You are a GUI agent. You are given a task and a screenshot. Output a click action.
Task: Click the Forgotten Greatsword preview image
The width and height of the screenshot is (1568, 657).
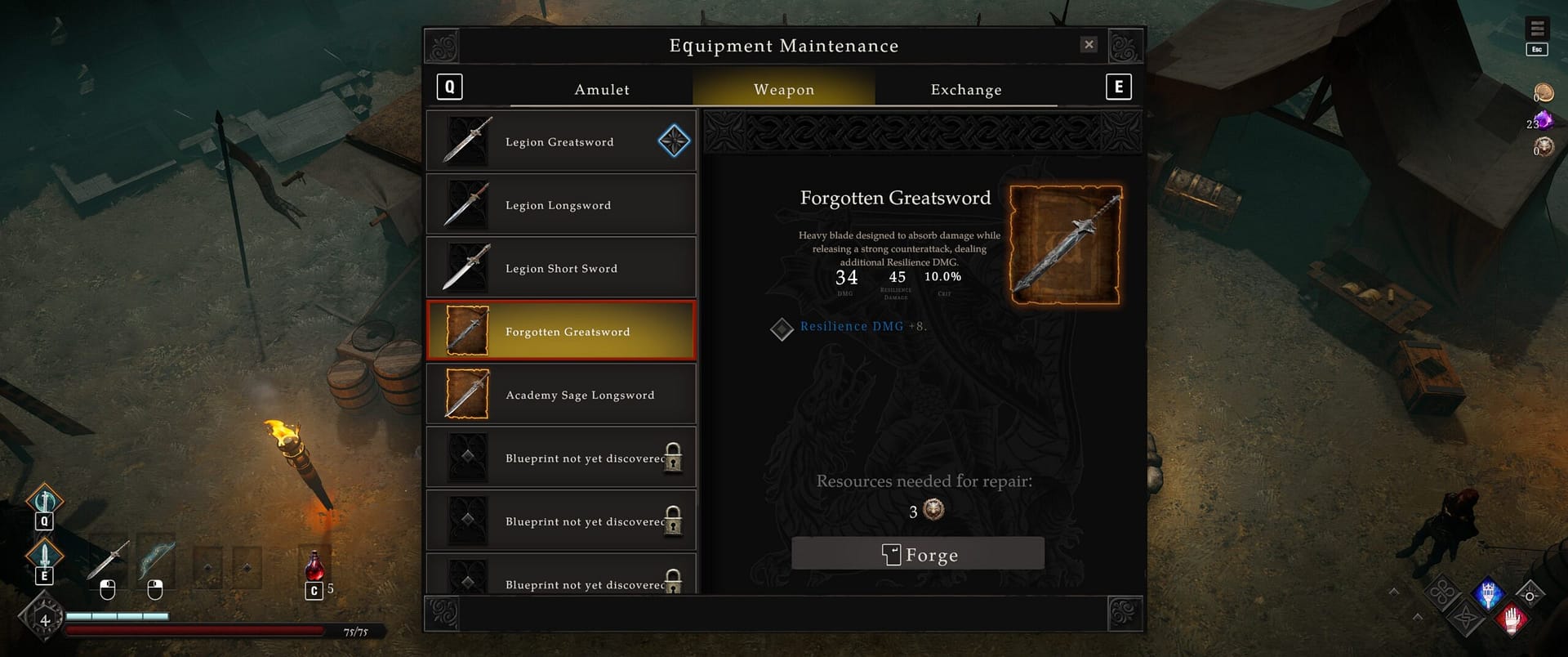click(x=1066, y=245)
